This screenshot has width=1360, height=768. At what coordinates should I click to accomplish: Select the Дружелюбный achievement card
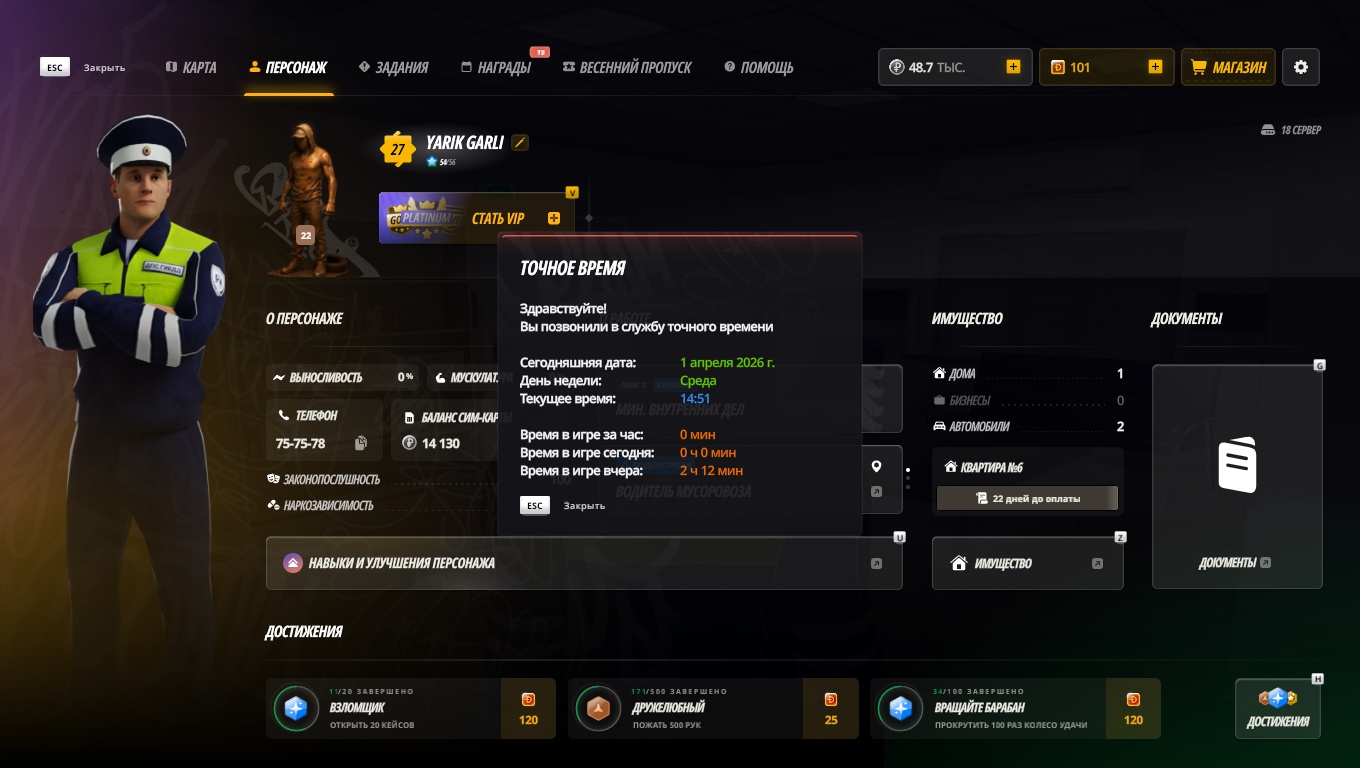(x=712, y=709)
